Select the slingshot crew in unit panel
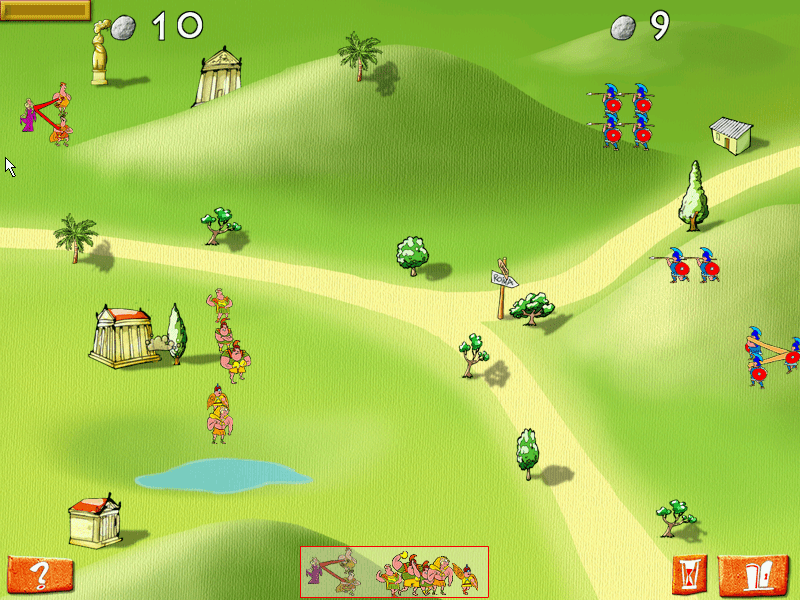This screenshot has height=600, width=800. [x=334, y=573]
